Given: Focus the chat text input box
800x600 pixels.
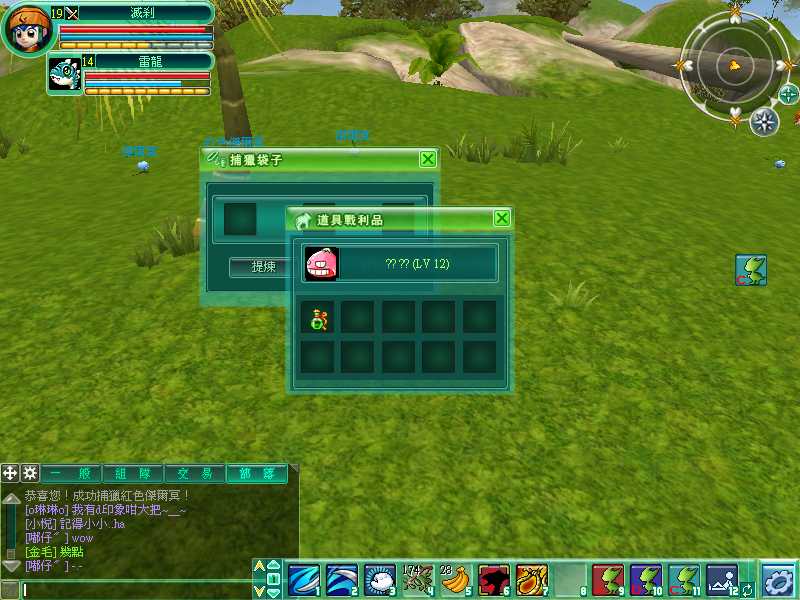Looking at the screenshot, I should 135,590.
